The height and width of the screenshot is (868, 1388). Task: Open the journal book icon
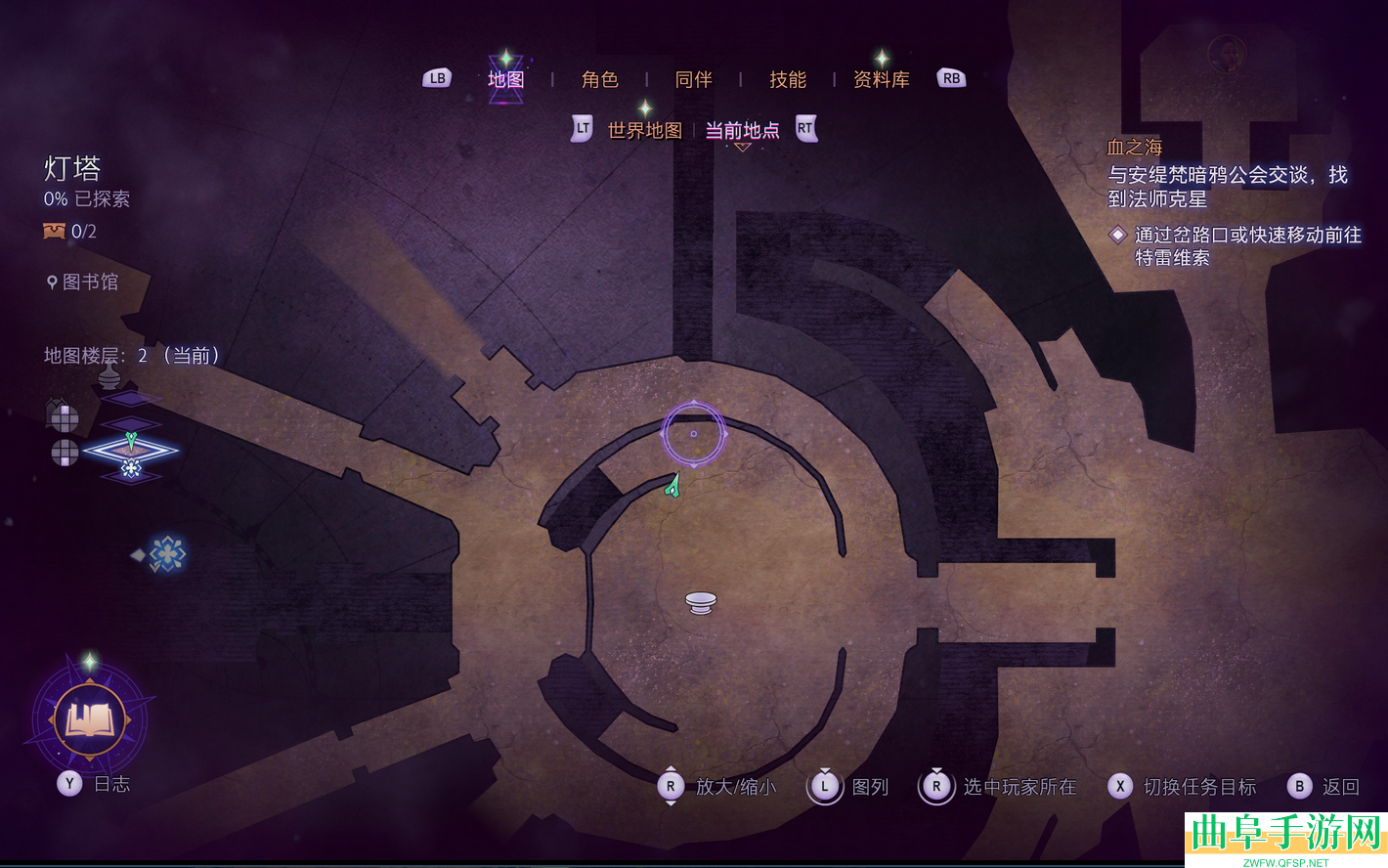(90, 720)
